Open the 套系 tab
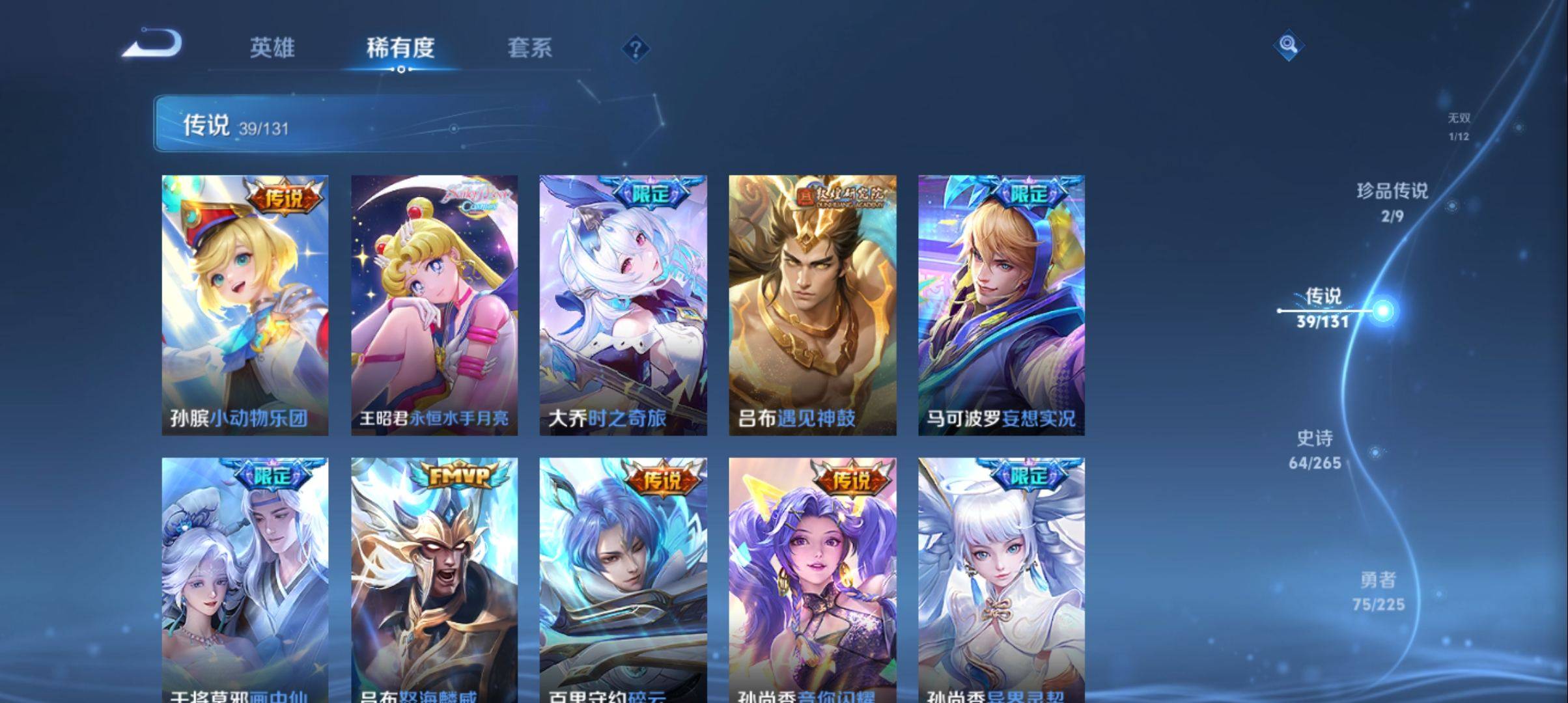1568x703 pixels. point(529,48)
